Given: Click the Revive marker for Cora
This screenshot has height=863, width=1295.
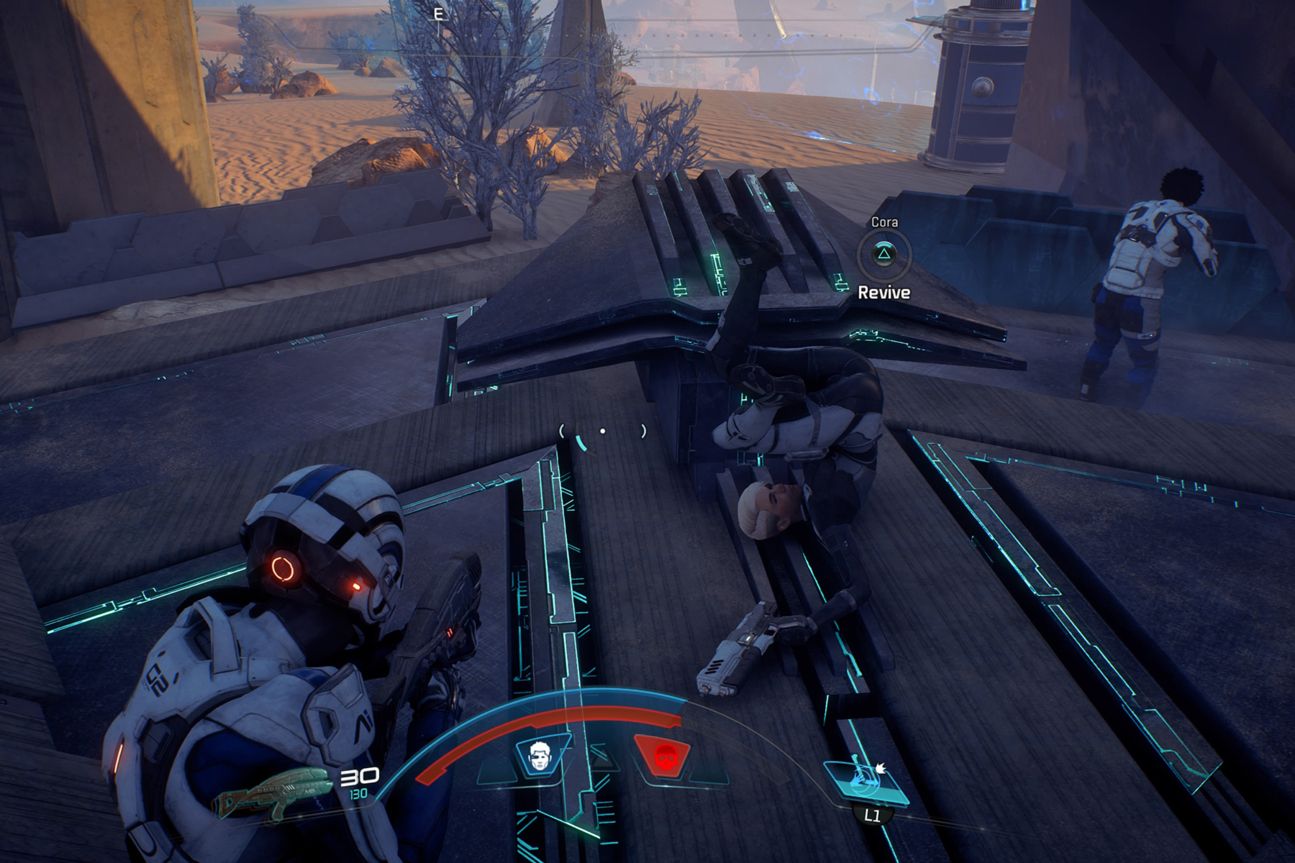Looking at the screenshot, I should point(884,256).
